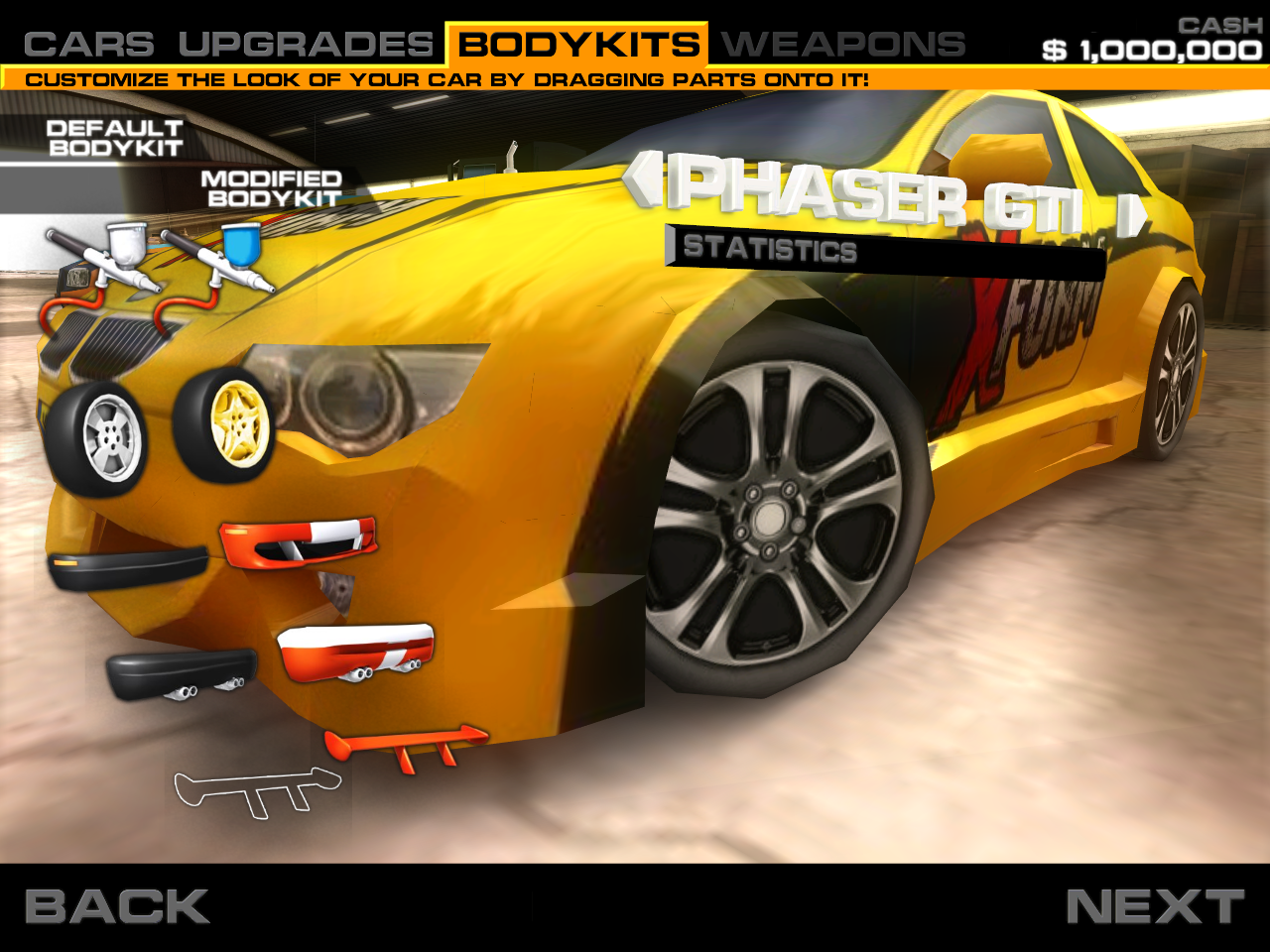Image resolution: width=1270 pixels, height=952 pixels.
Task: Show previous car with the left arrow
Action: [645, 178]
